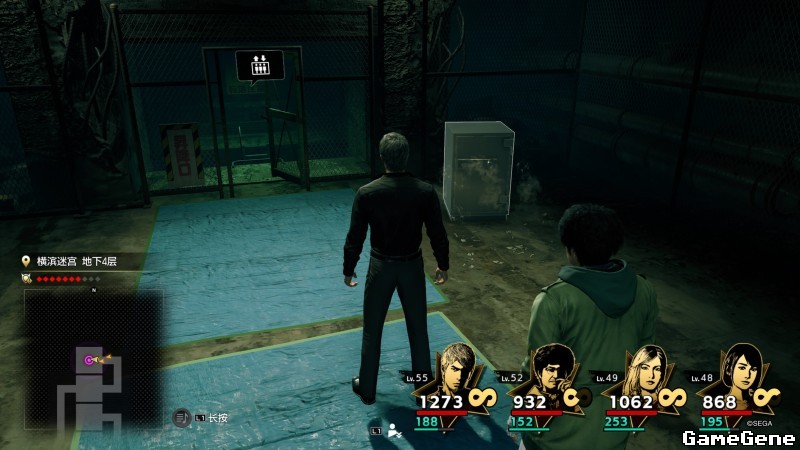Click the purple marker on the minimap
This screenshot has height=450, width=800.
(90, 360)
